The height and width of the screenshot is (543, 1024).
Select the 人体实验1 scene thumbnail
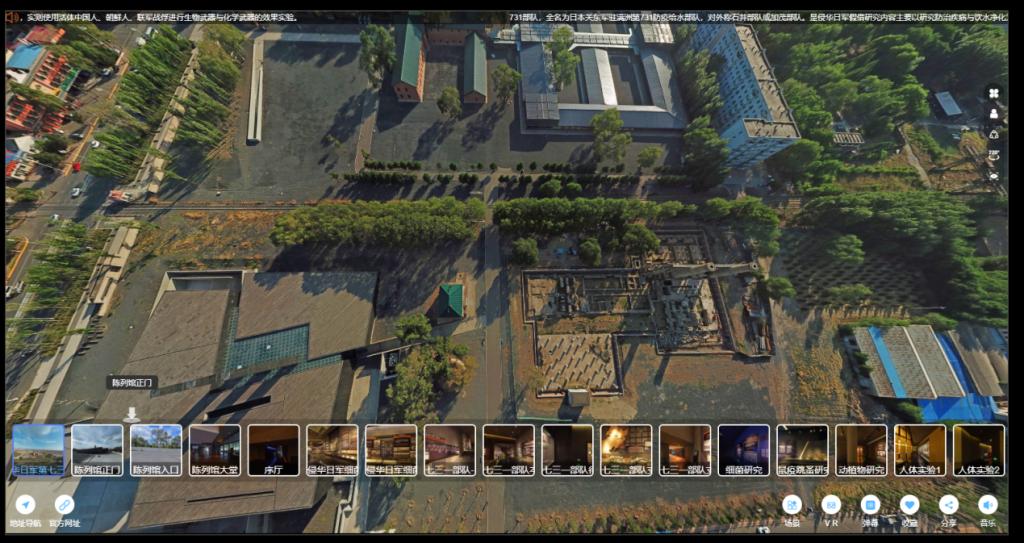click(919, 449)
